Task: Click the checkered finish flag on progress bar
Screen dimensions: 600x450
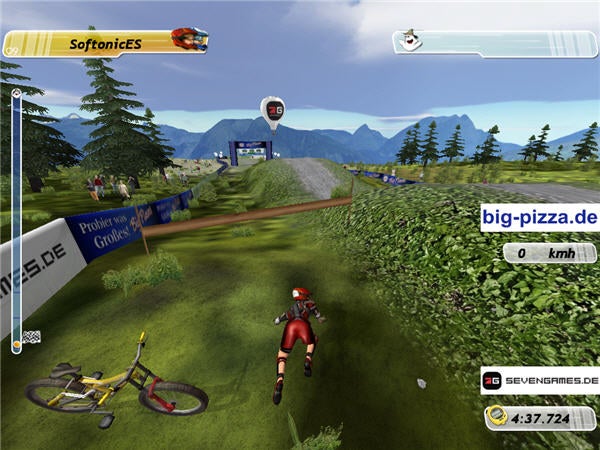Action: (31, 336)
